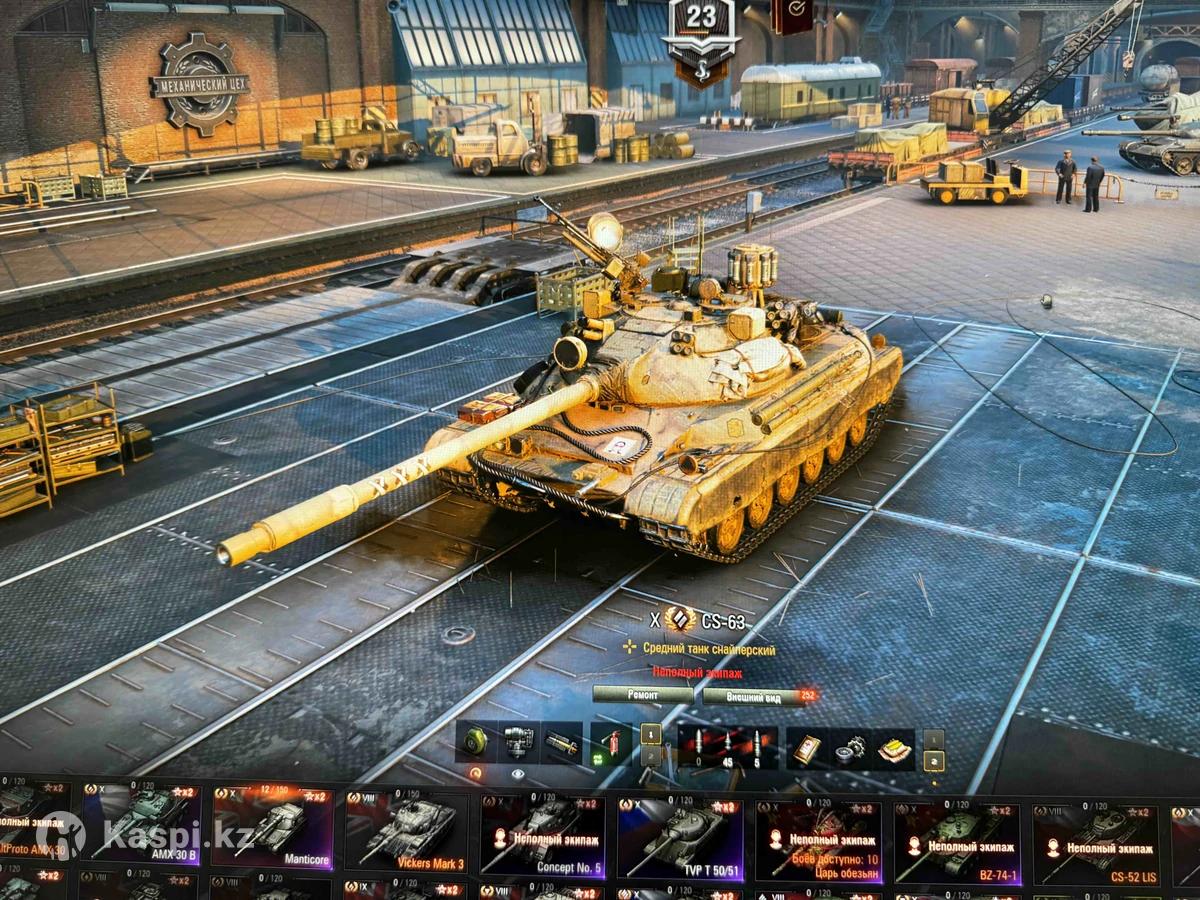This screenshot has height=900, width=1200.
Task: Click the Ремонт (Repair) button
Action: pos(642,695)
